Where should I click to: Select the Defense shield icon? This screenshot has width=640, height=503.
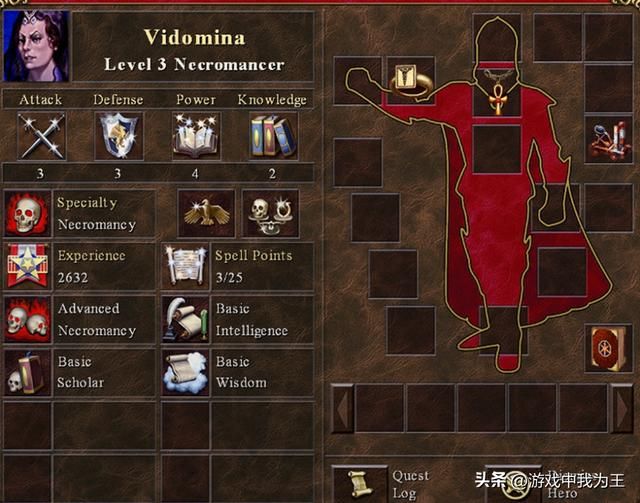coord(118,135)
